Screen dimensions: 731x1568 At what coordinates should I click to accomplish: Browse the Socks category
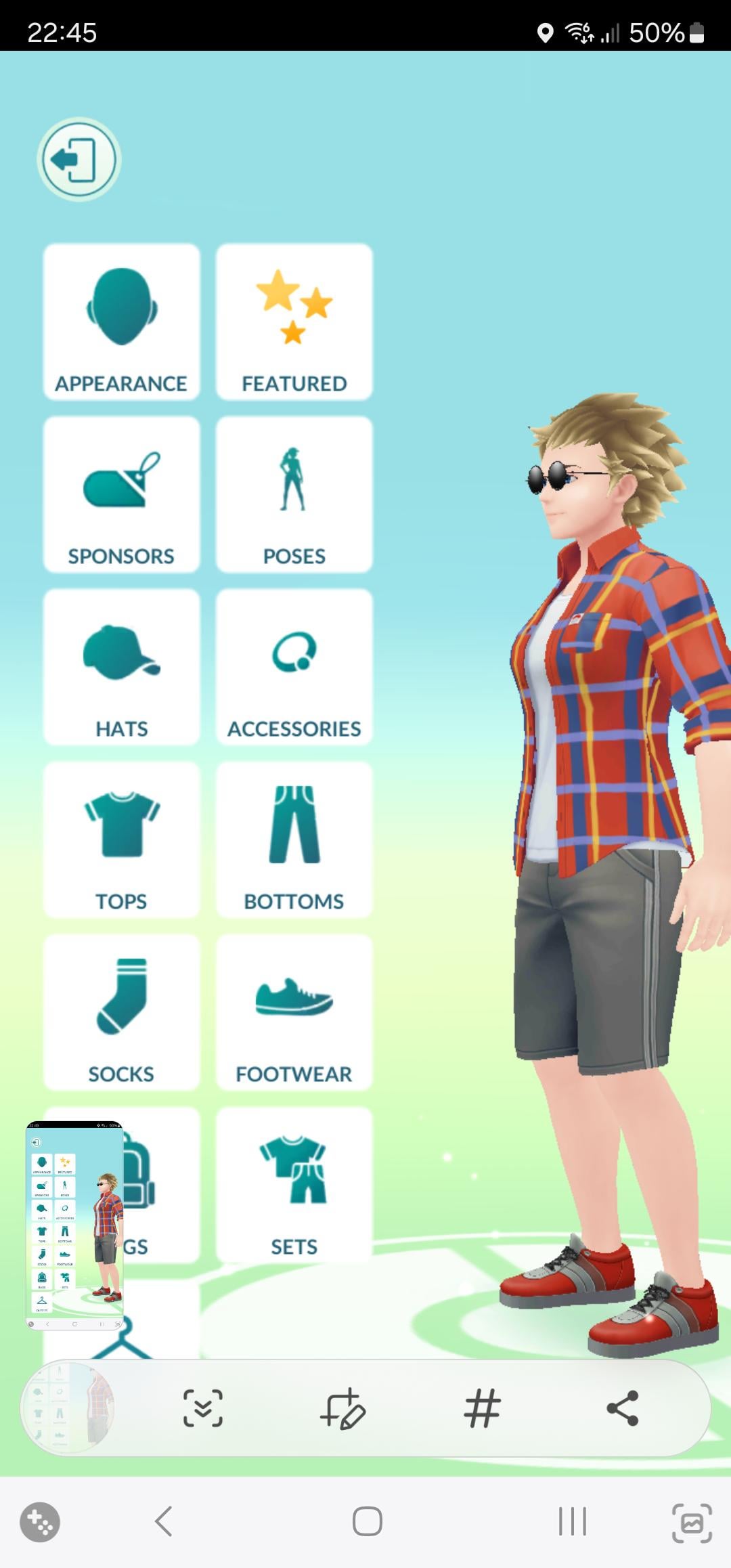coord(122,1013)
